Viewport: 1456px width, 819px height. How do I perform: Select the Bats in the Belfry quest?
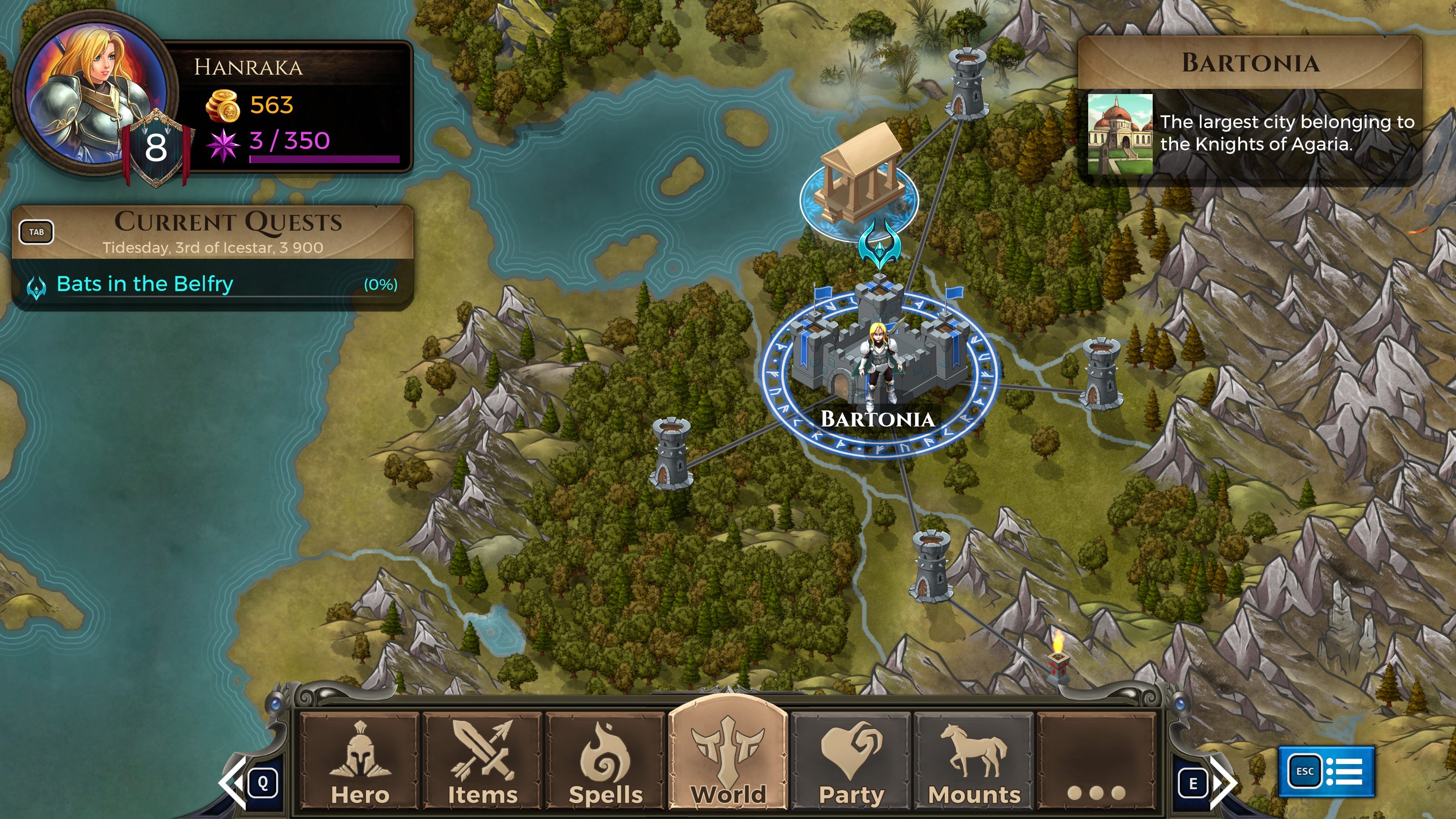[x=145, y=284]
